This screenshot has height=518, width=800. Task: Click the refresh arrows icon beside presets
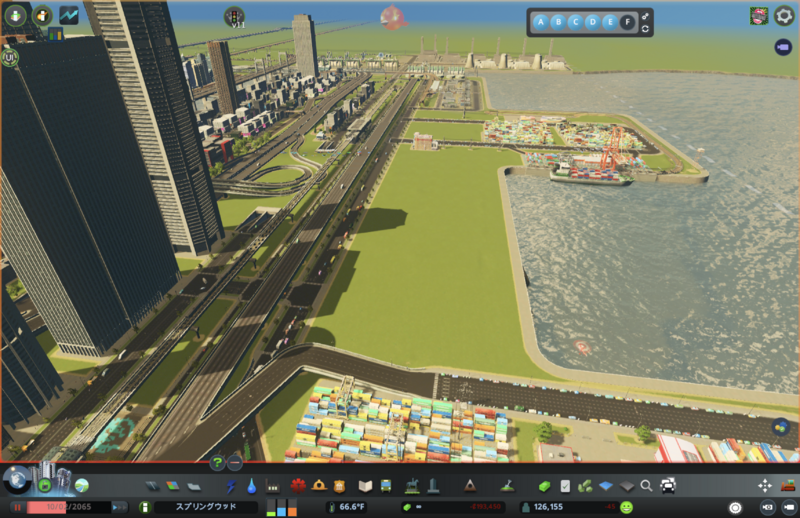coord(646,29)
